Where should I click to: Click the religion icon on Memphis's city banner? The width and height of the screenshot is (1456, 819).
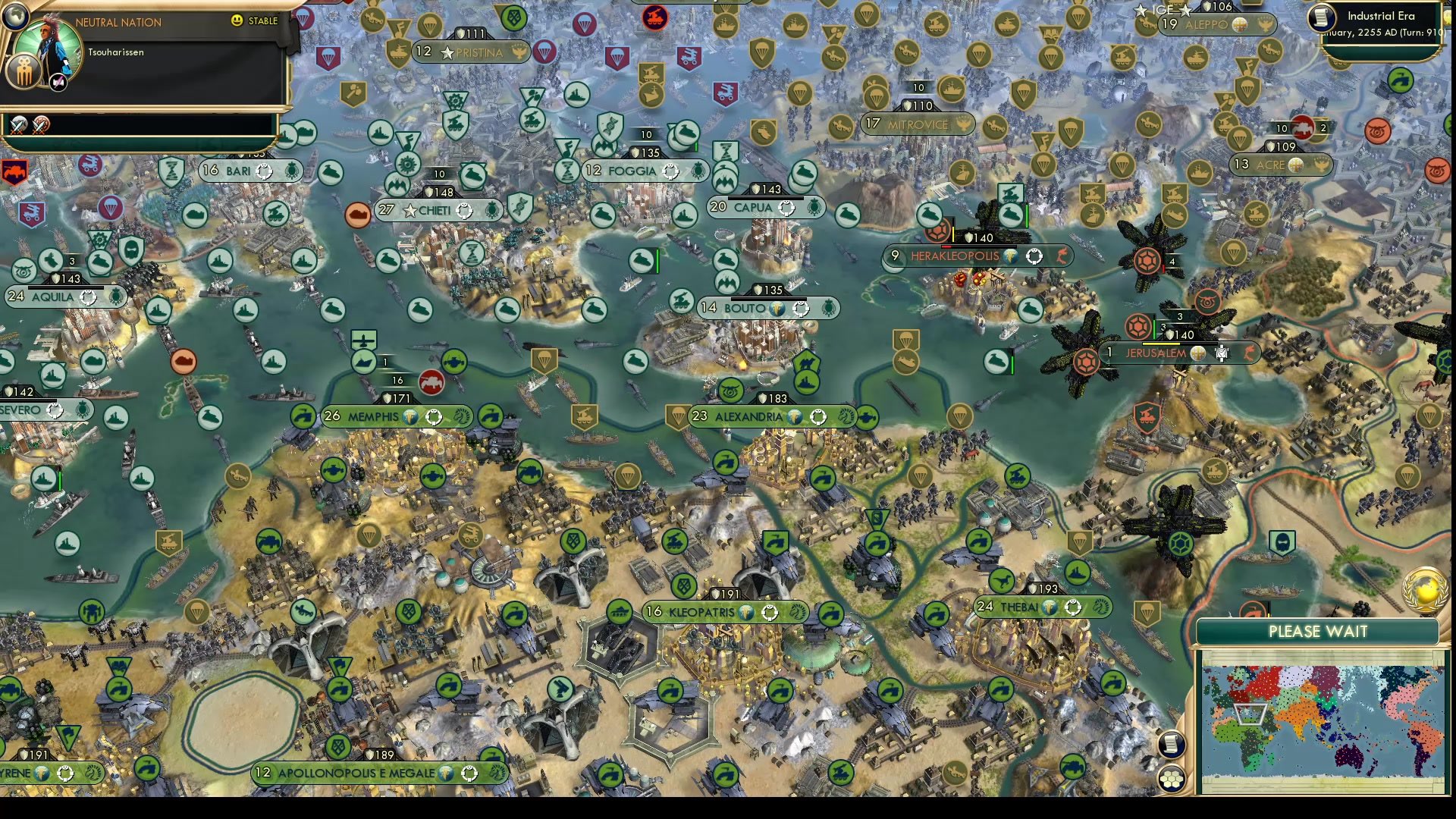pyautogui.click(x=411, y=416)
